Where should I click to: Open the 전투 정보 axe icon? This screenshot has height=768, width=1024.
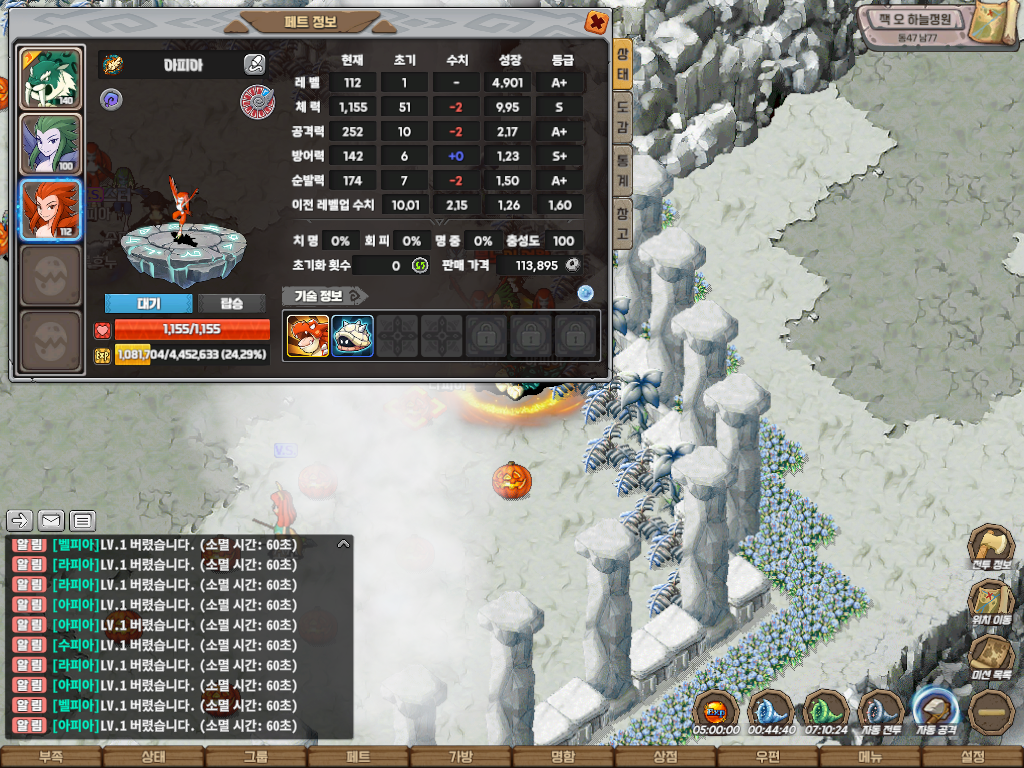pos(990,548)
